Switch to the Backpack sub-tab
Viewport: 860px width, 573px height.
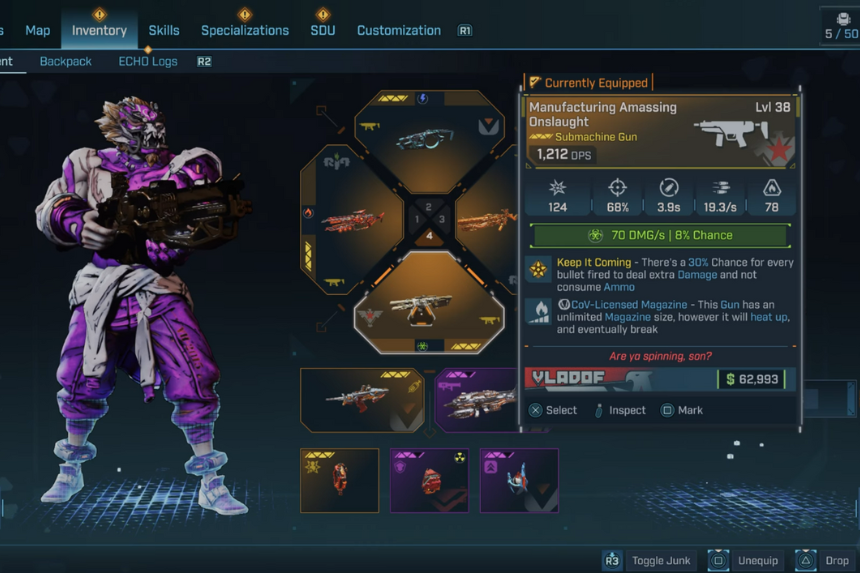pyautogui.click(x=65, y=61)
